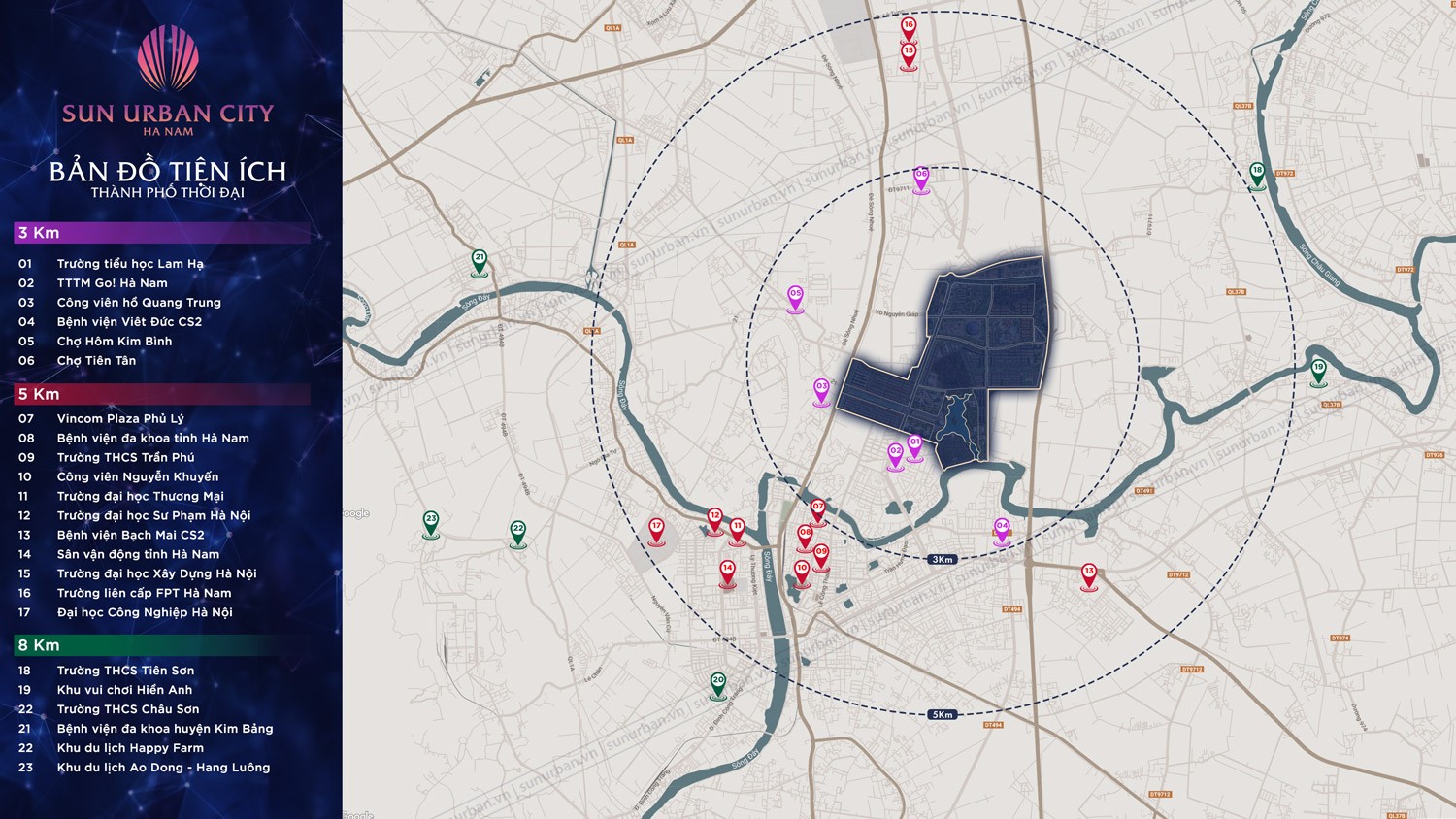
Task: Select green map marker number 23
Action: pos(431,522)
